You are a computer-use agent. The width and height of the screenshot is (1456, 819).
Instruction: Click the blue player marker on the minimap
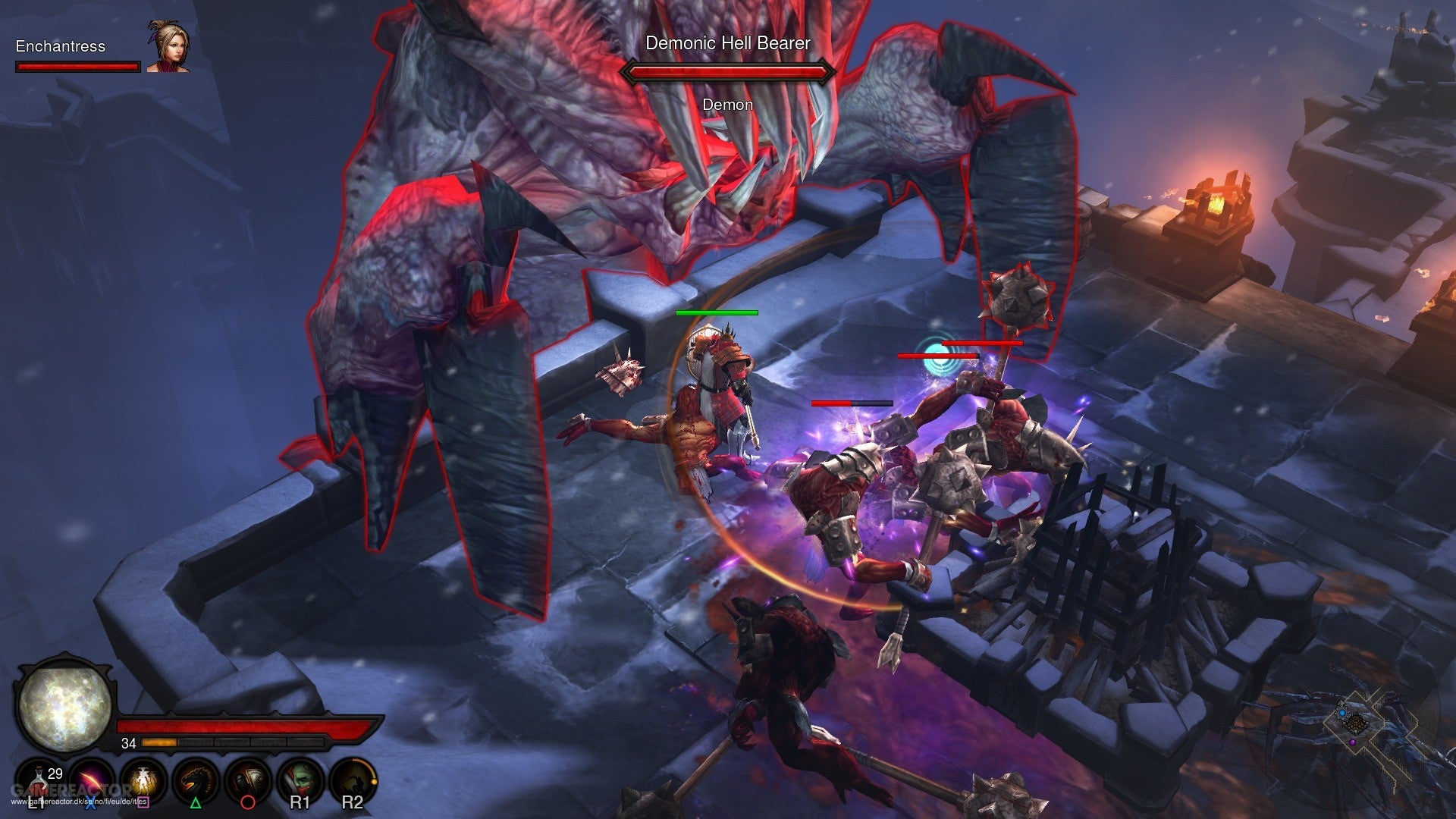tap(1342, 713)
